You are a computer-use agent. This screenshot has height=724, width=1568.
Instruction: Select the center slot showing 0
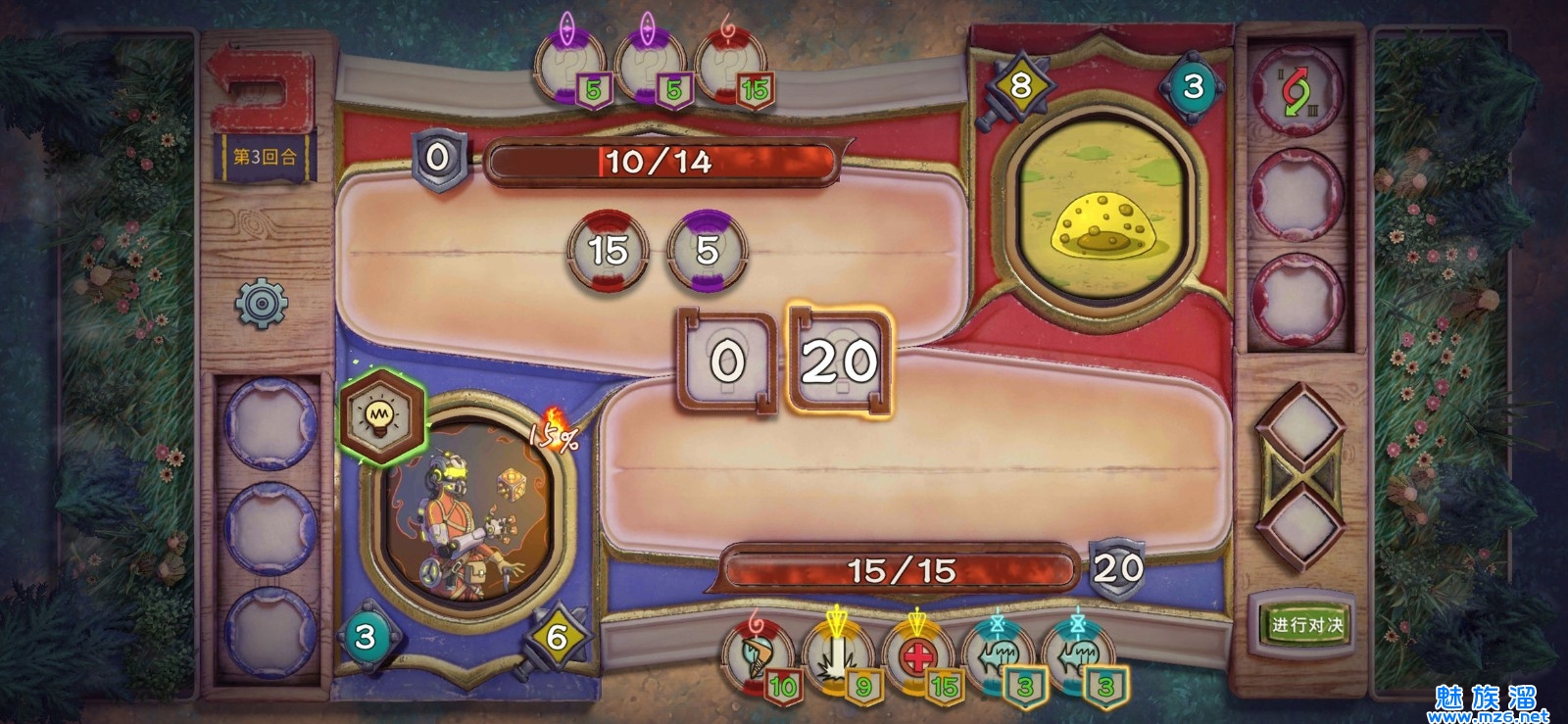[x=726, y=362]
